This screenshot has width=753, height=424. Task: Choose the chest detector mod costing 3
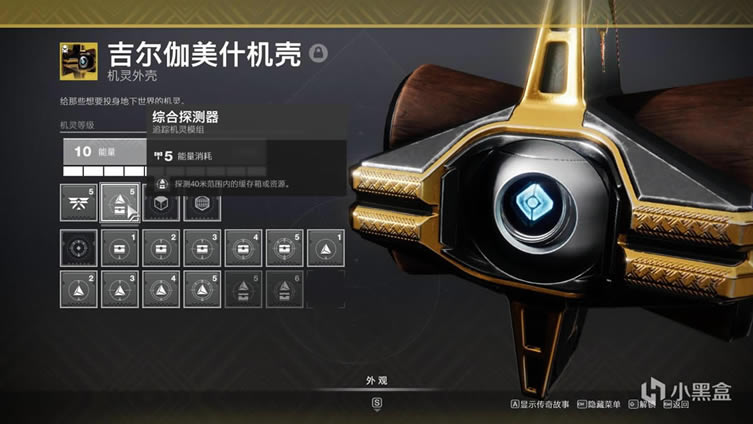201,248
